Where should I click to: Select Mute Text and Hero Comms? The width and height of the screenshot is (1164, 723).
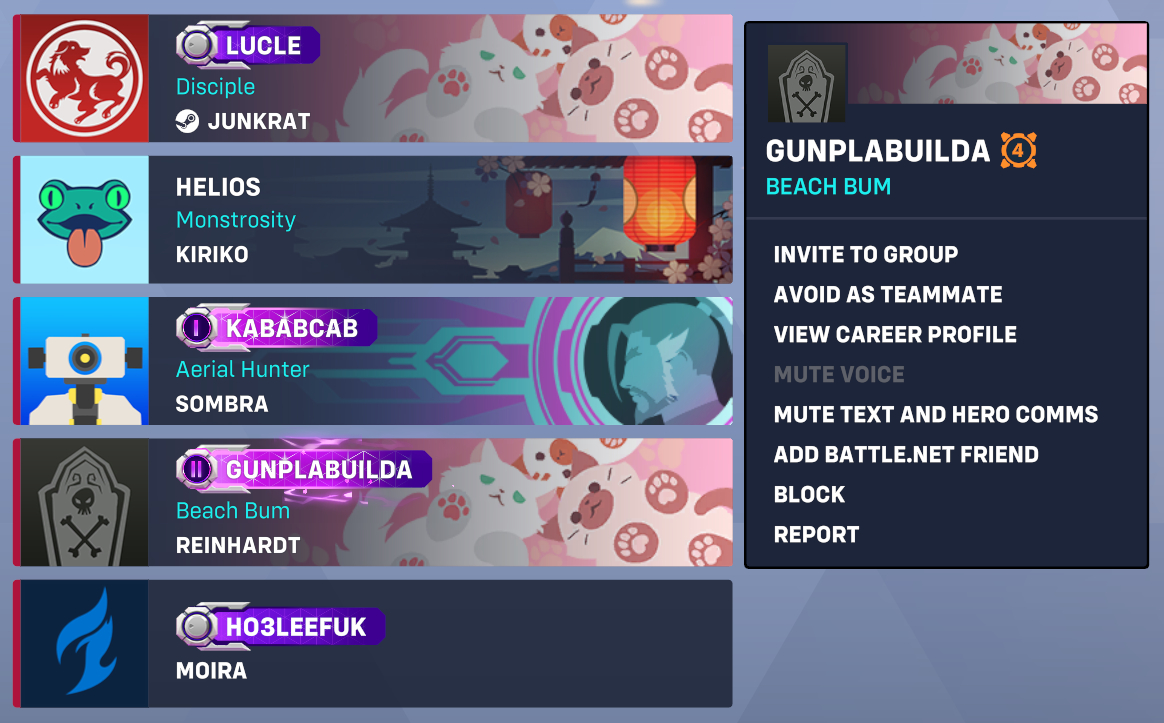(x=935, y=414)
